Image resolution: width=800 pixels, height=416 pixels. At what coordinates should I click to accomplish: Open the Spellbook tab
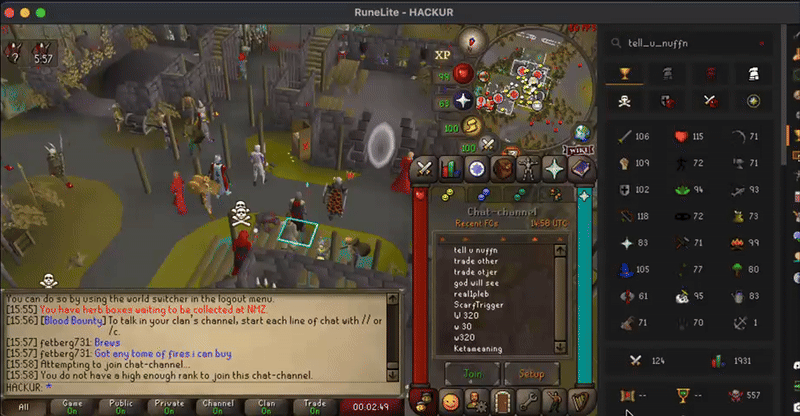coord(580,169)
